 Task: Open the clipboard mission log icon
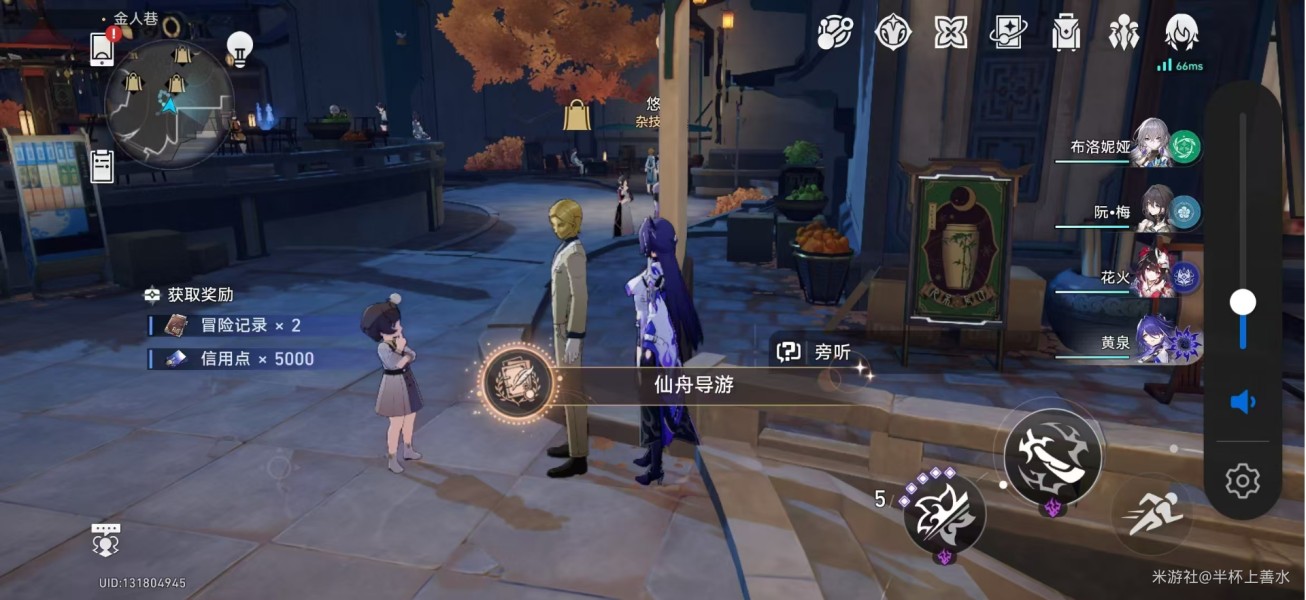102,166
